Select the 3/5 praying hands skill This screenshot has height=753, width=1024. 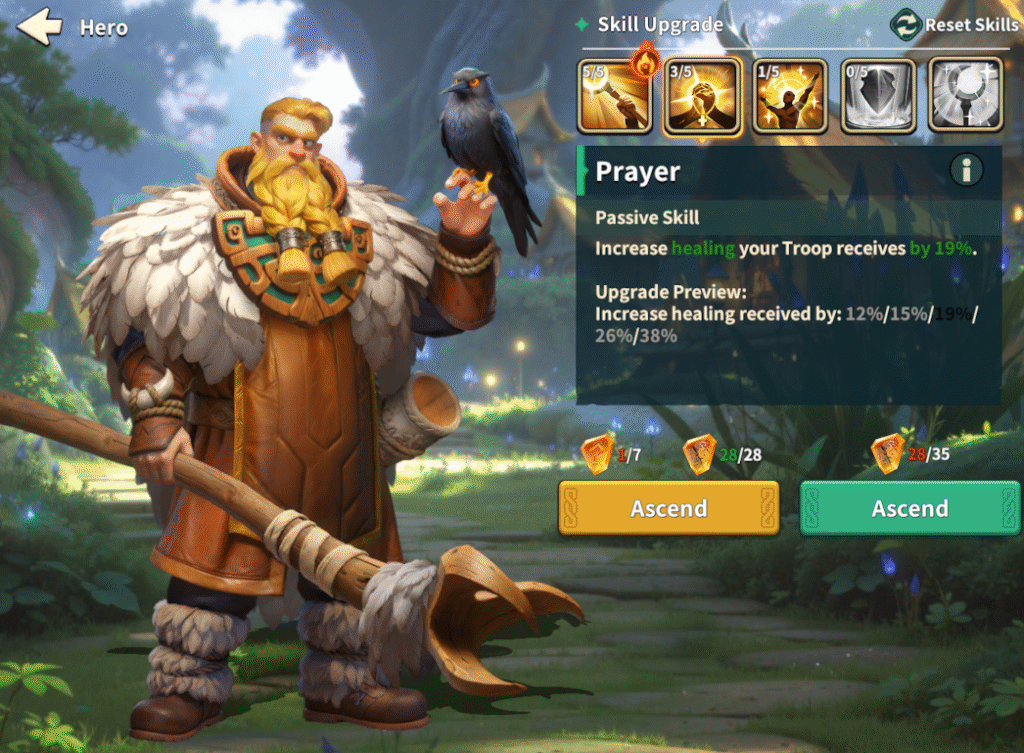[x=703, y=96]
